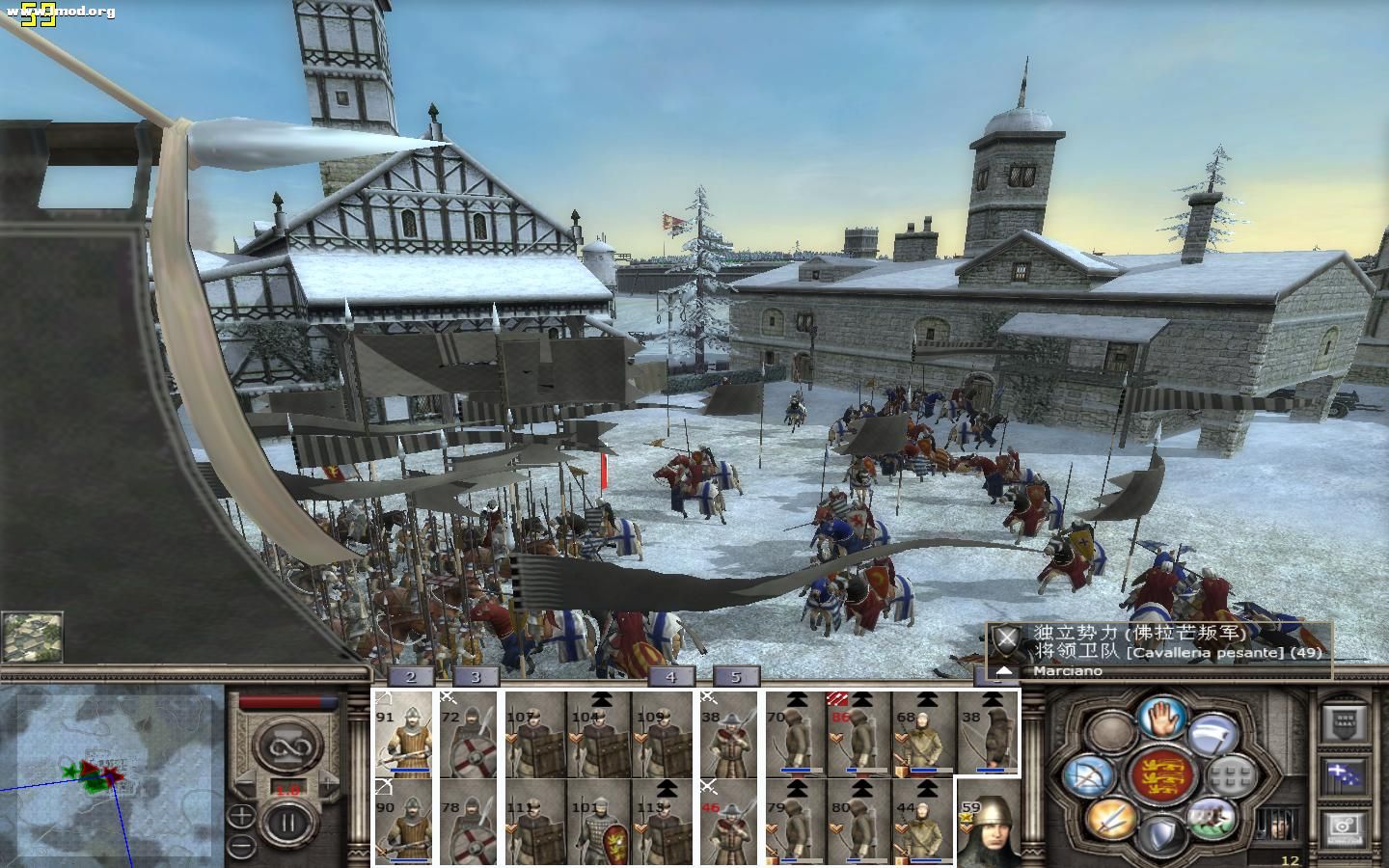Viewport: 1389px width, 868px height.
Task: Zoom out the minimap with the minus button
Action: pos(241,846)
